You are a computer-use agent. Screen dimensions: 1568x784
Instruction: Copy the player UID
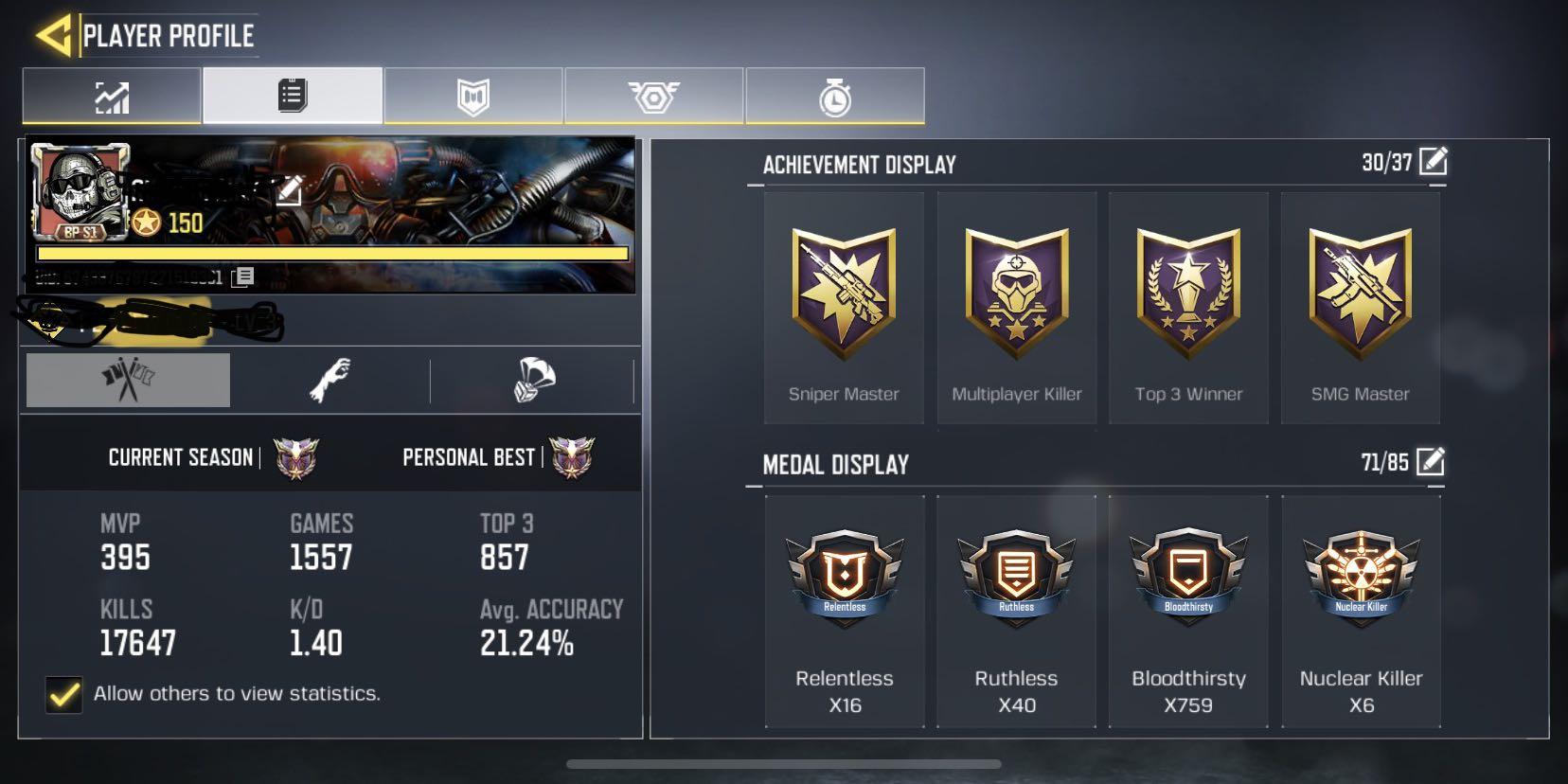coord(244,275)
